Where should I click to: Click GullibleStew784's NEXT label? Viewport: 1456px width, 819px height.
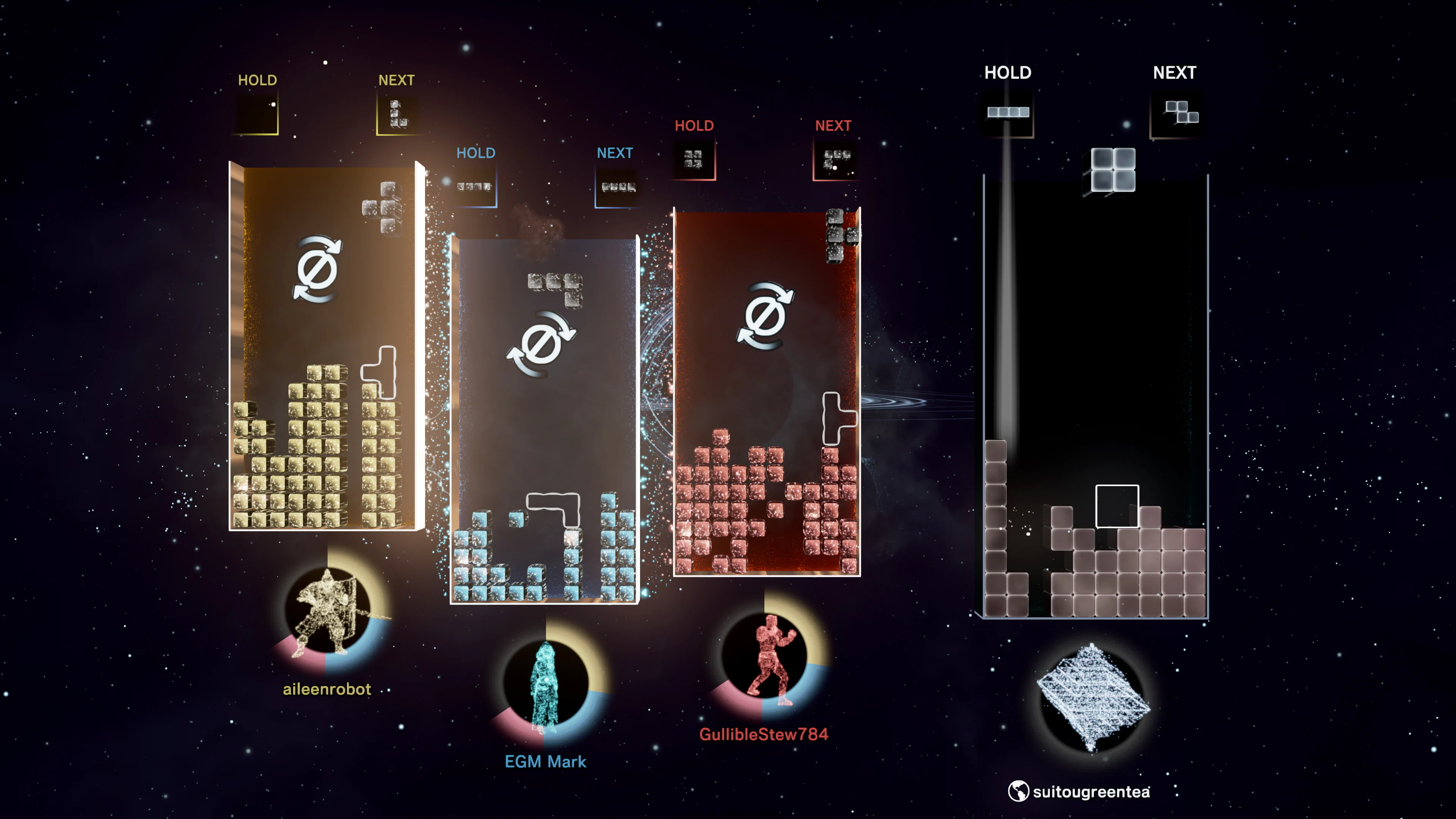tap(833, 126)
